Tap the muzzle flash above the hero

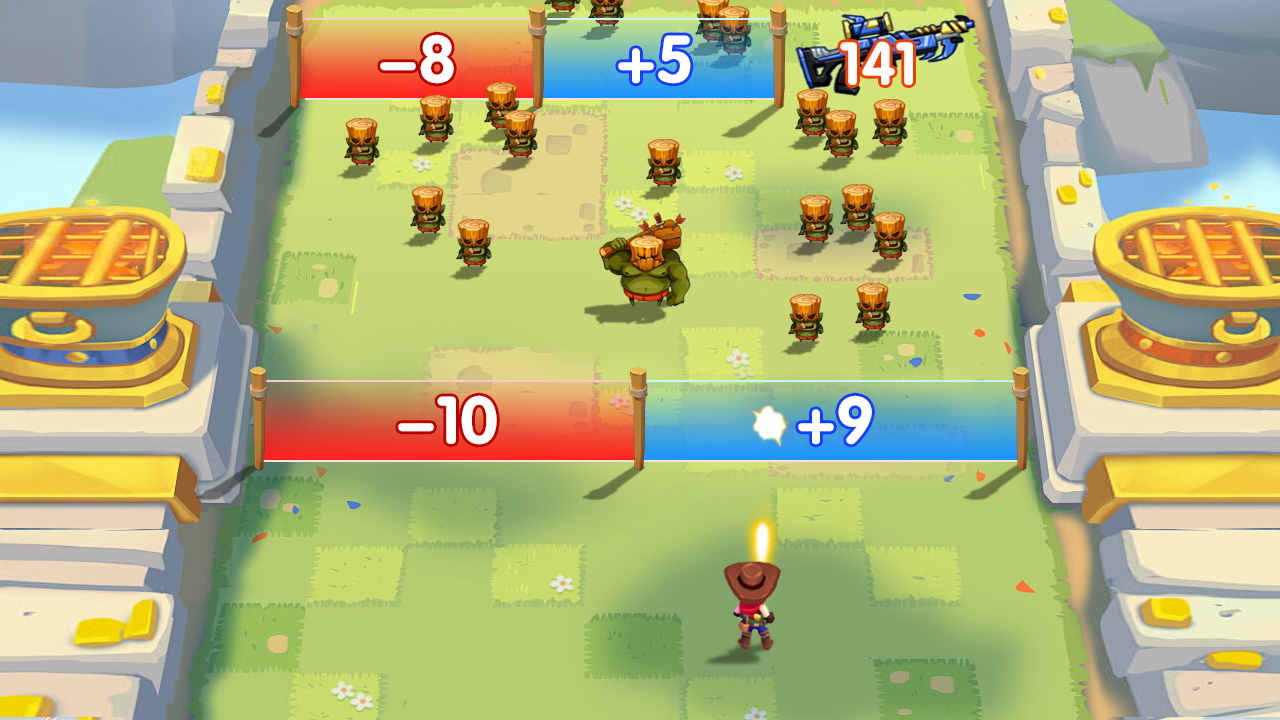pos(760,540)
